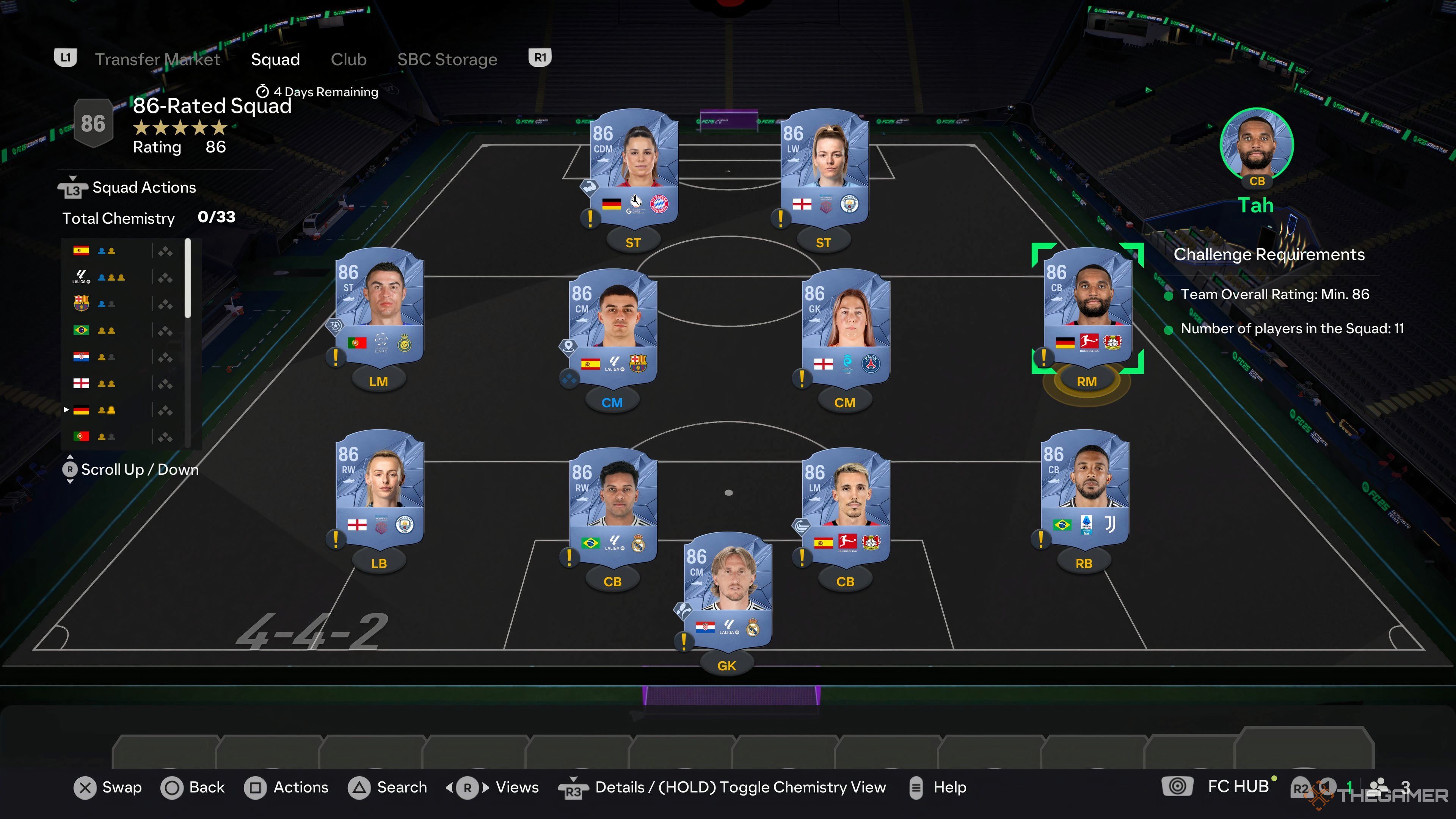This screenshot has height=819, width=1456.
Task: Select Tah's card at RM
Action: pyautogui.click(x=1087, y=308)
